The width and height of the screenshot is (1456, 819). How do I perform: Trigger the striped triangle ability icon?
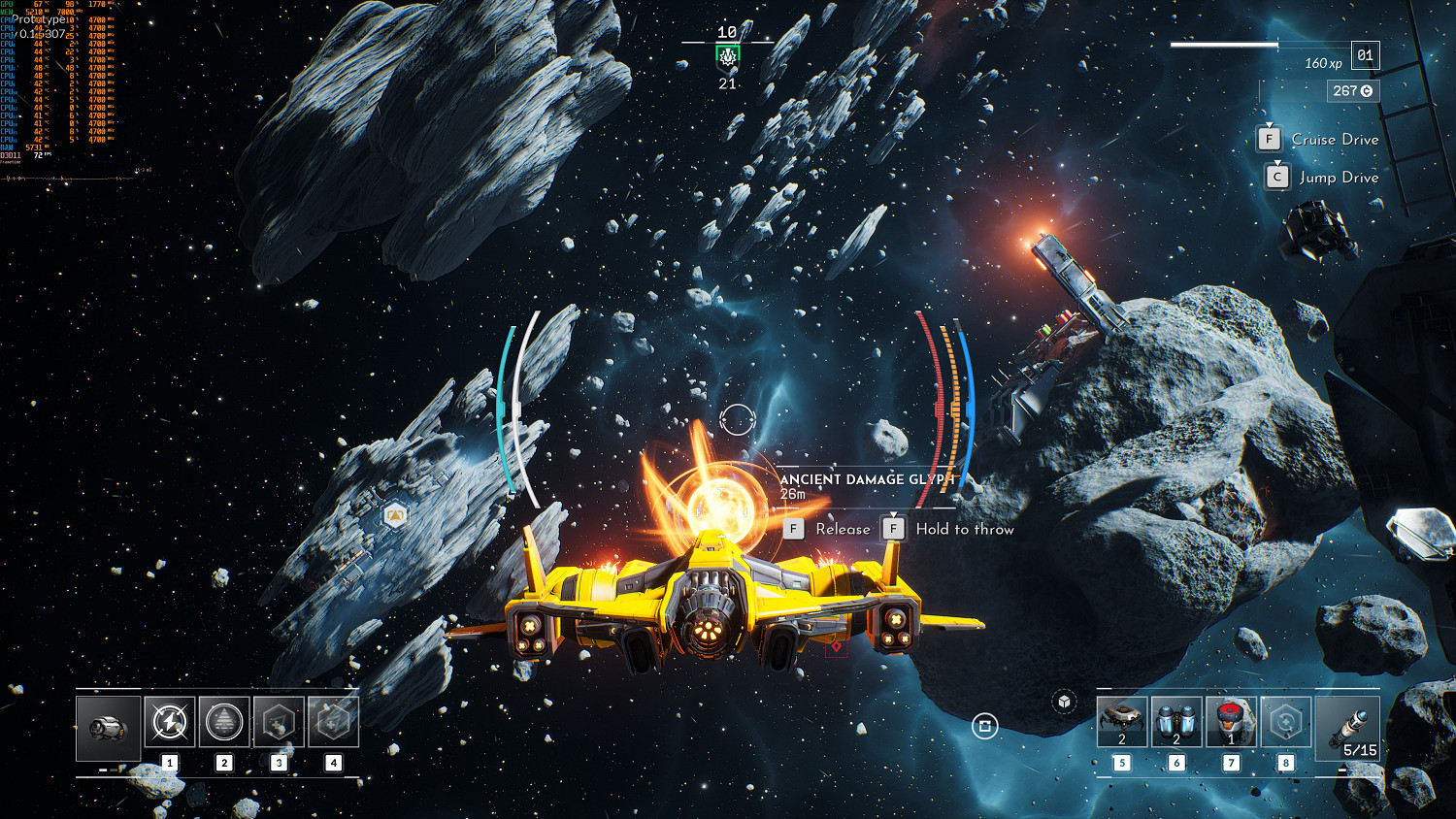coord(224,722)
